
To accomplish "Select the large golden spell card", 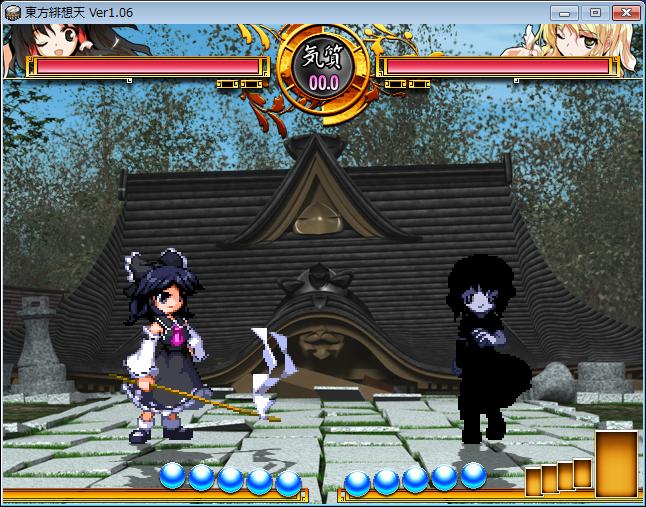I will click(616, 464).
